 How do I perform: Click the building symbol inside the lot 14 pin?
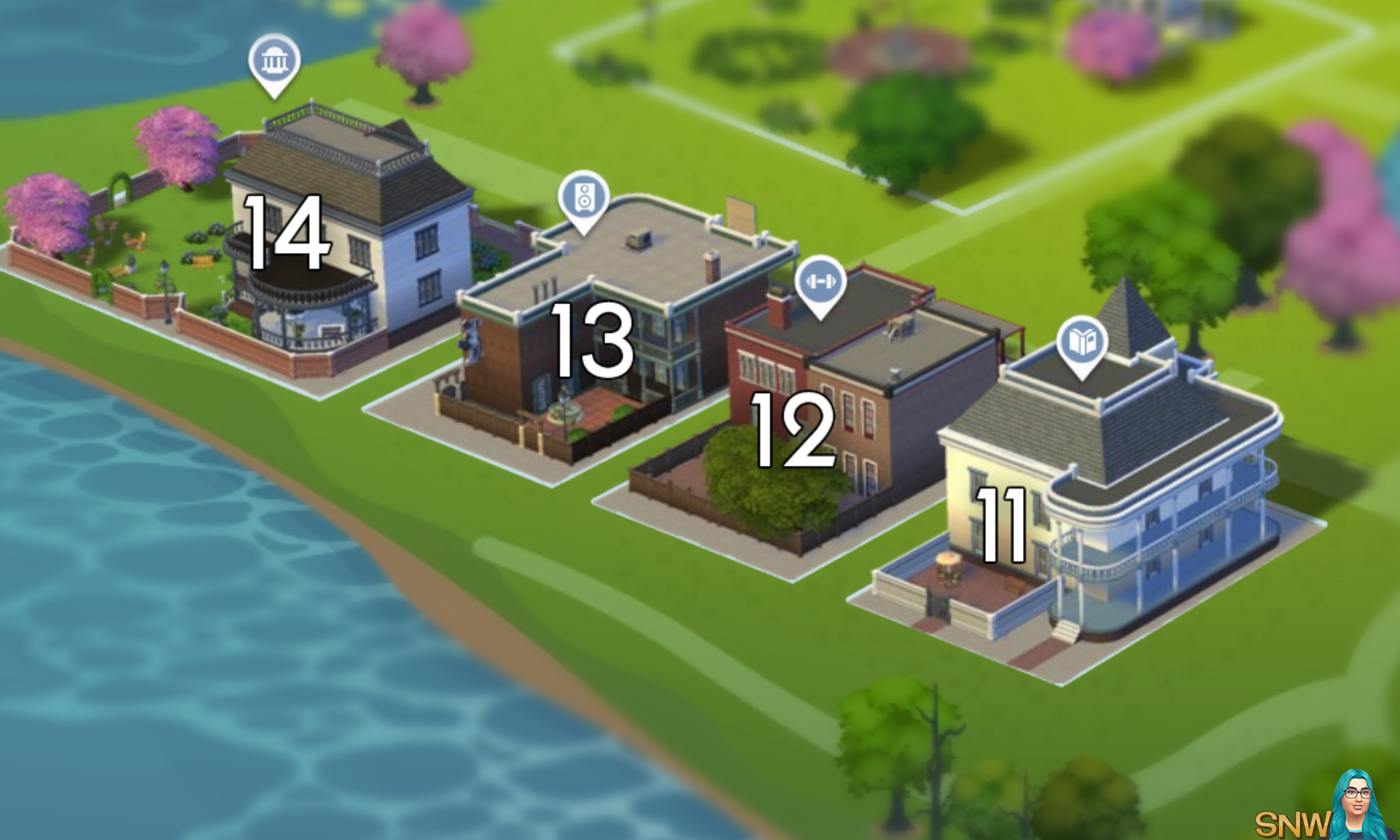[x=276, y=61]
